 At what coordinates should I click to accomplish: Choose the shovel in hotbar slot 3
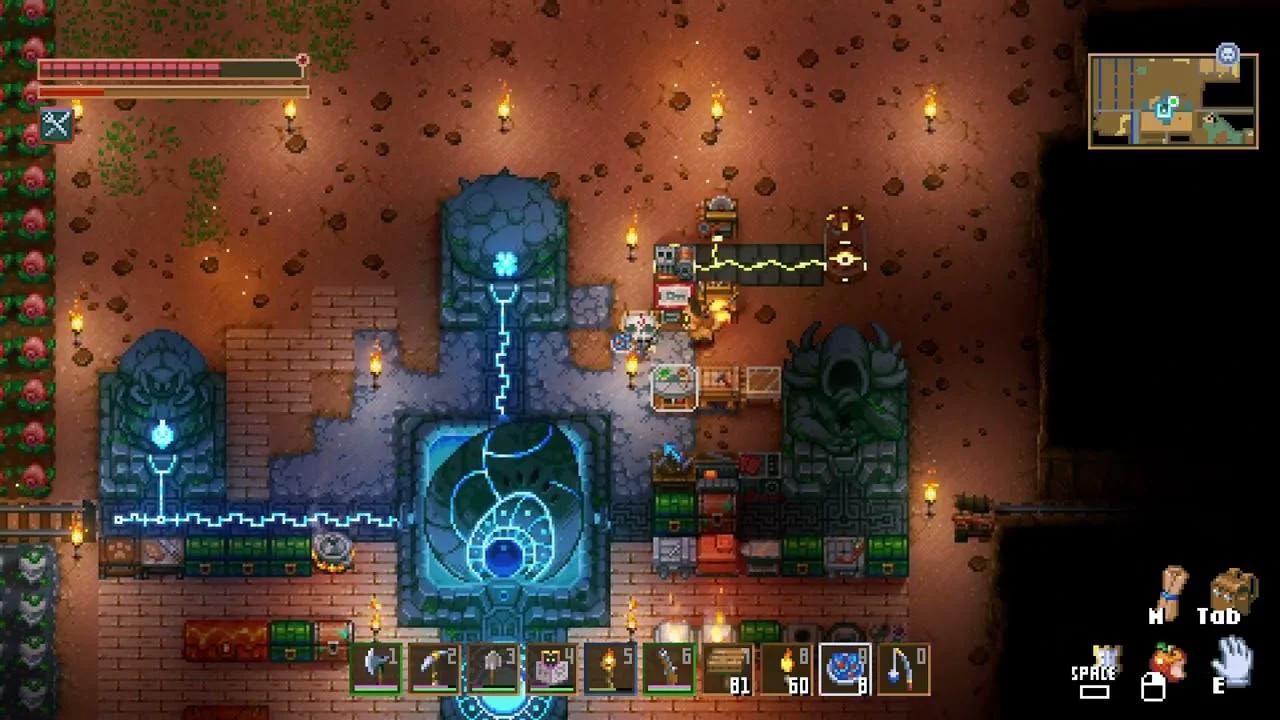pos(493,669)
